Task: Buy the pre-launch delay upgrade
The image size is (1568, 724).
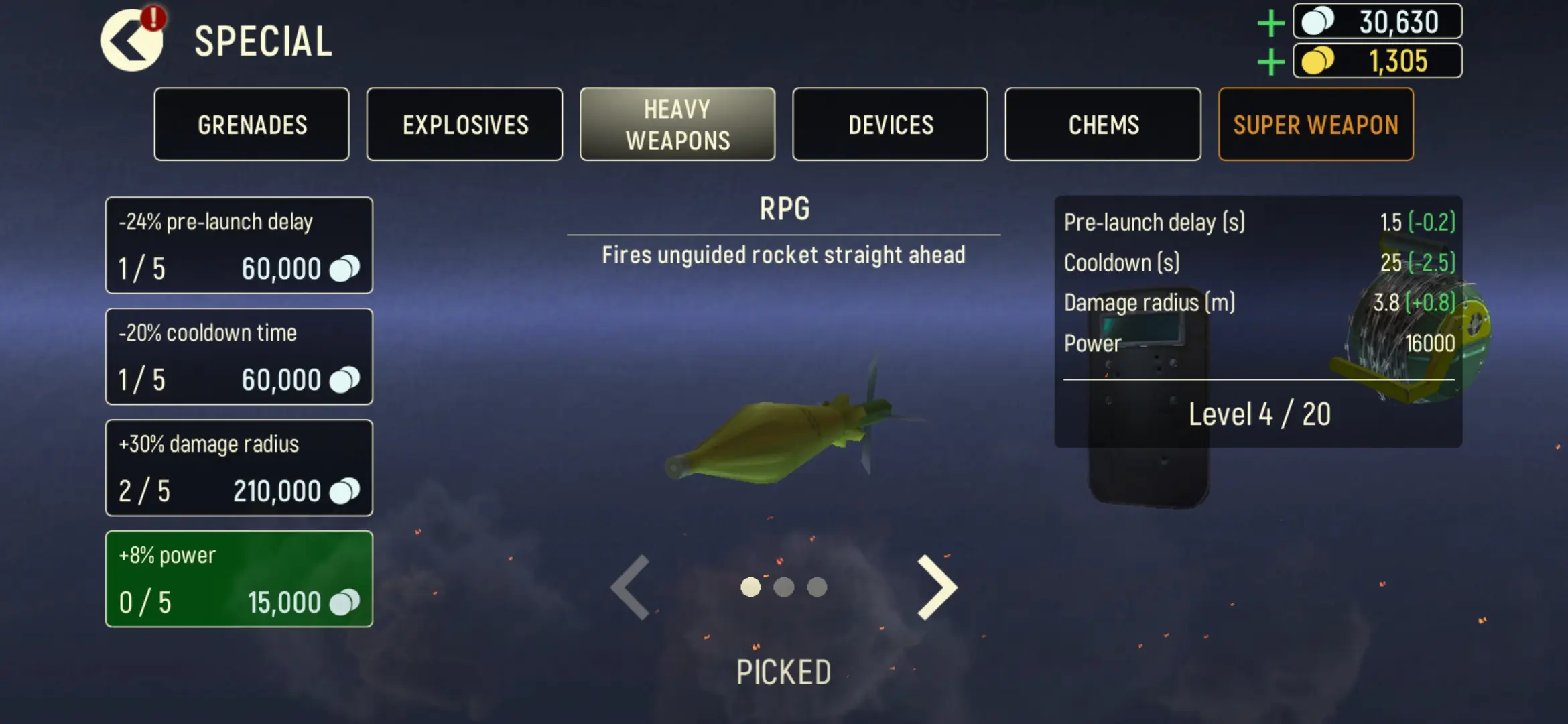Action: [x=239, y=245]
